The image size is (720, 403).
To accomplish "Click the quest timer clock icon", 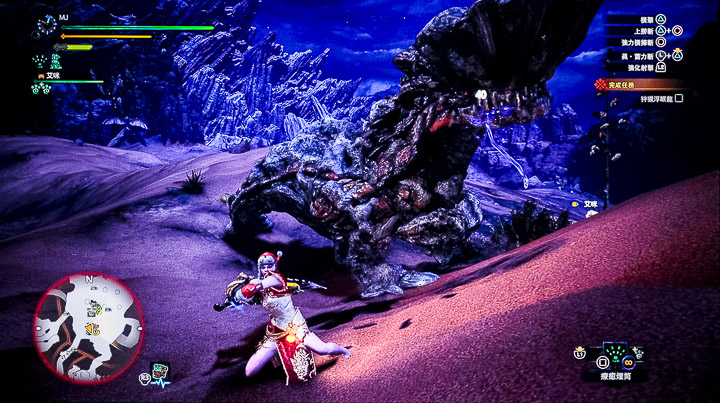I will click(x=46, y=23).
